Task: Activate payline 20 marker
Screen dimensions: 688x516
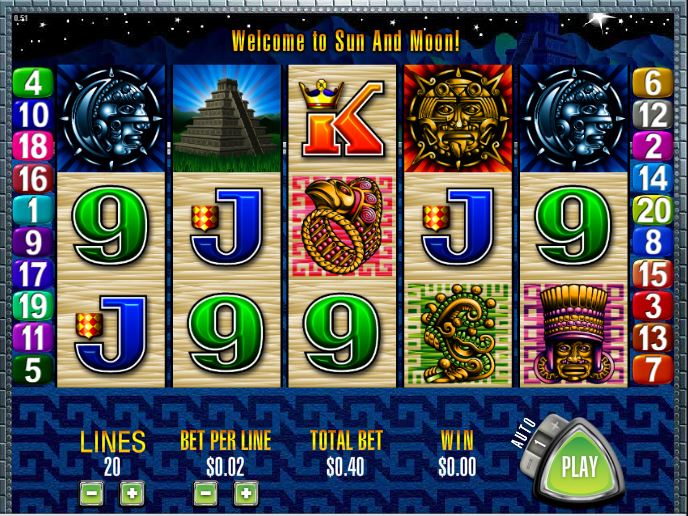Action: pyautogui.click(x=653, y=210)
